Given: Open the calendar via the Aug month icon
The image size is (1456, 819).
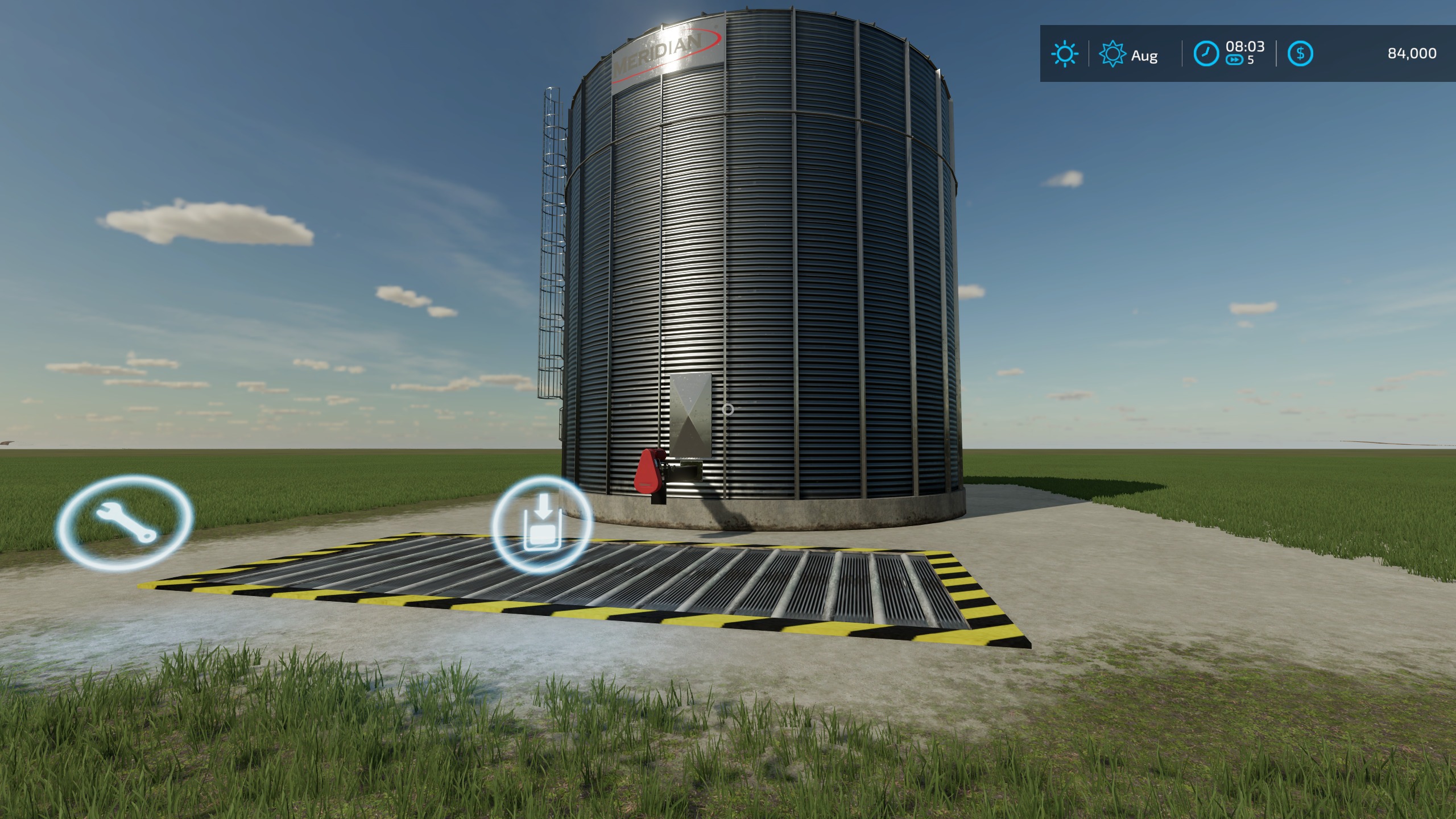Looking at the screenshot, I should [1114, 55].
